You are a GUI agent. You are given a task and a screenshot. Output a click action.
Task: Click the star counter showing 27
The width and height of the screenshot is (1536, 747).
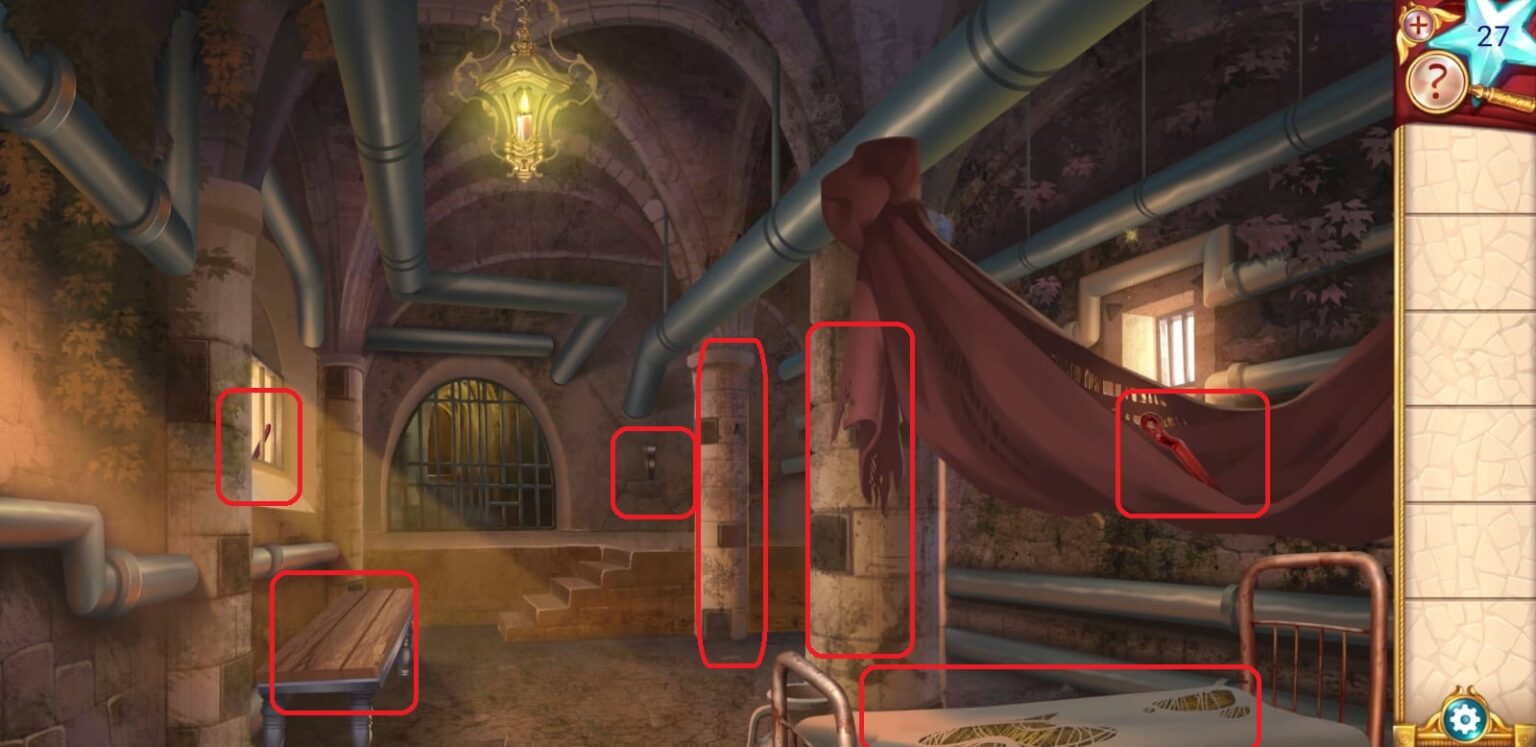pos(1491,38)
